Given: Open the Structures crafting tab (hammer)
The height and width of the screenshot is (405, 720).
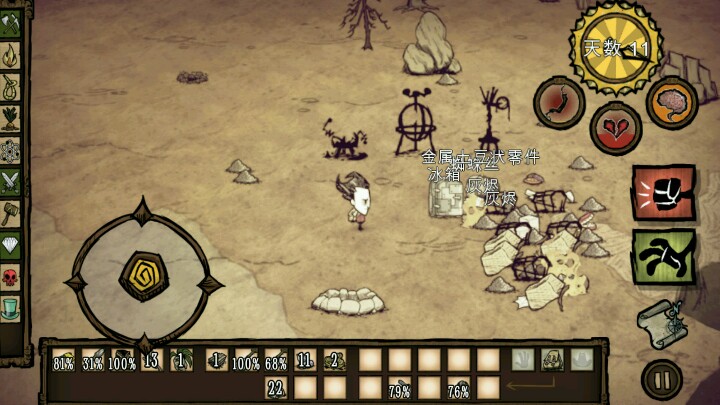Looking at the screenshot, I should coord(12,212).
